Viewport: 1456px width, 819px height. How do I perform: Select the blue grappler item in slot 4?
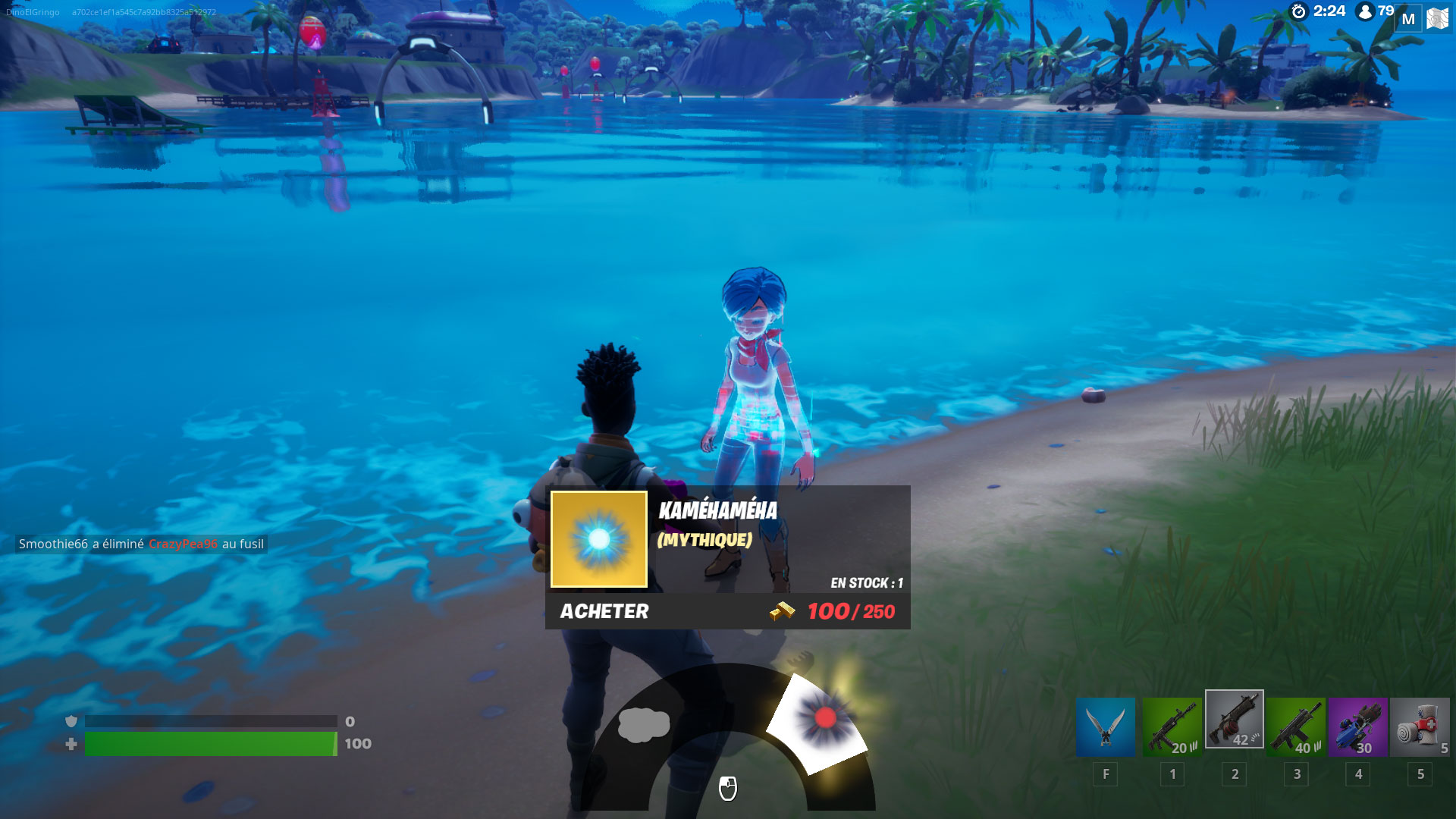[1358, 726]
